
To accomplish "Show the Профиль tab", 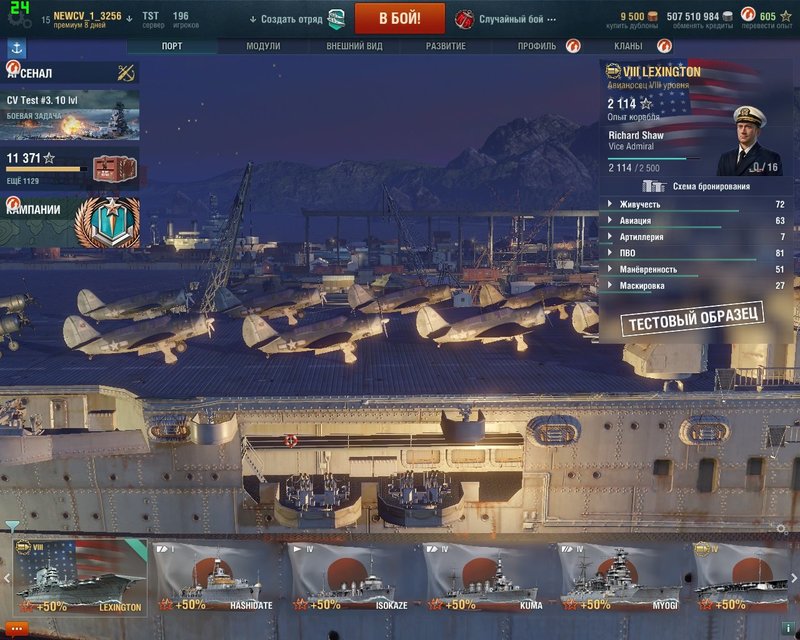I will click(537, 46).
